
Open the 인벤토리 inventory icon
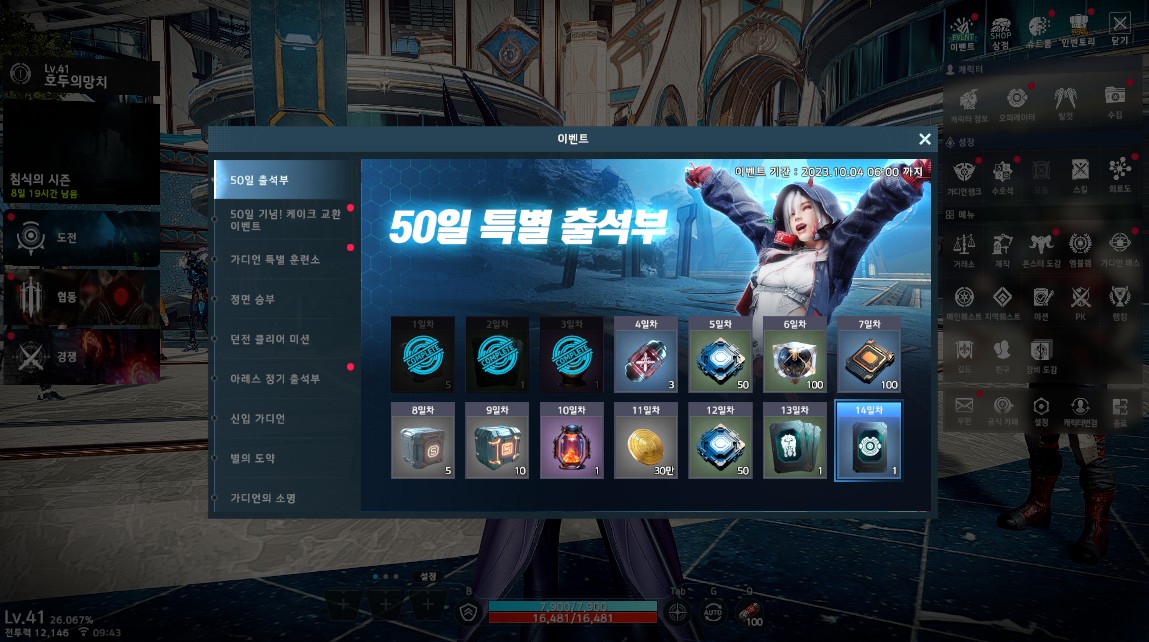[x=1079, y=31]
